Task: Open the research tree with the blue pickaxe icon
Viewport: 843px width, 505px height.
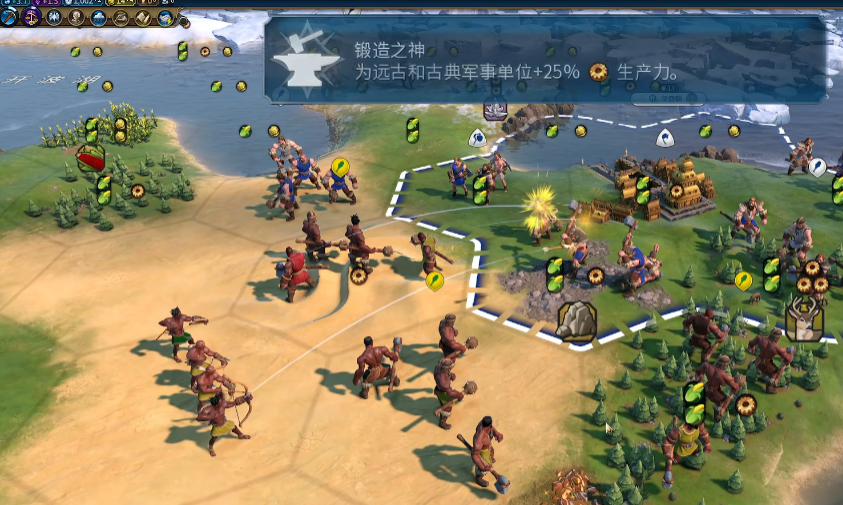Action: coord(9,17)
